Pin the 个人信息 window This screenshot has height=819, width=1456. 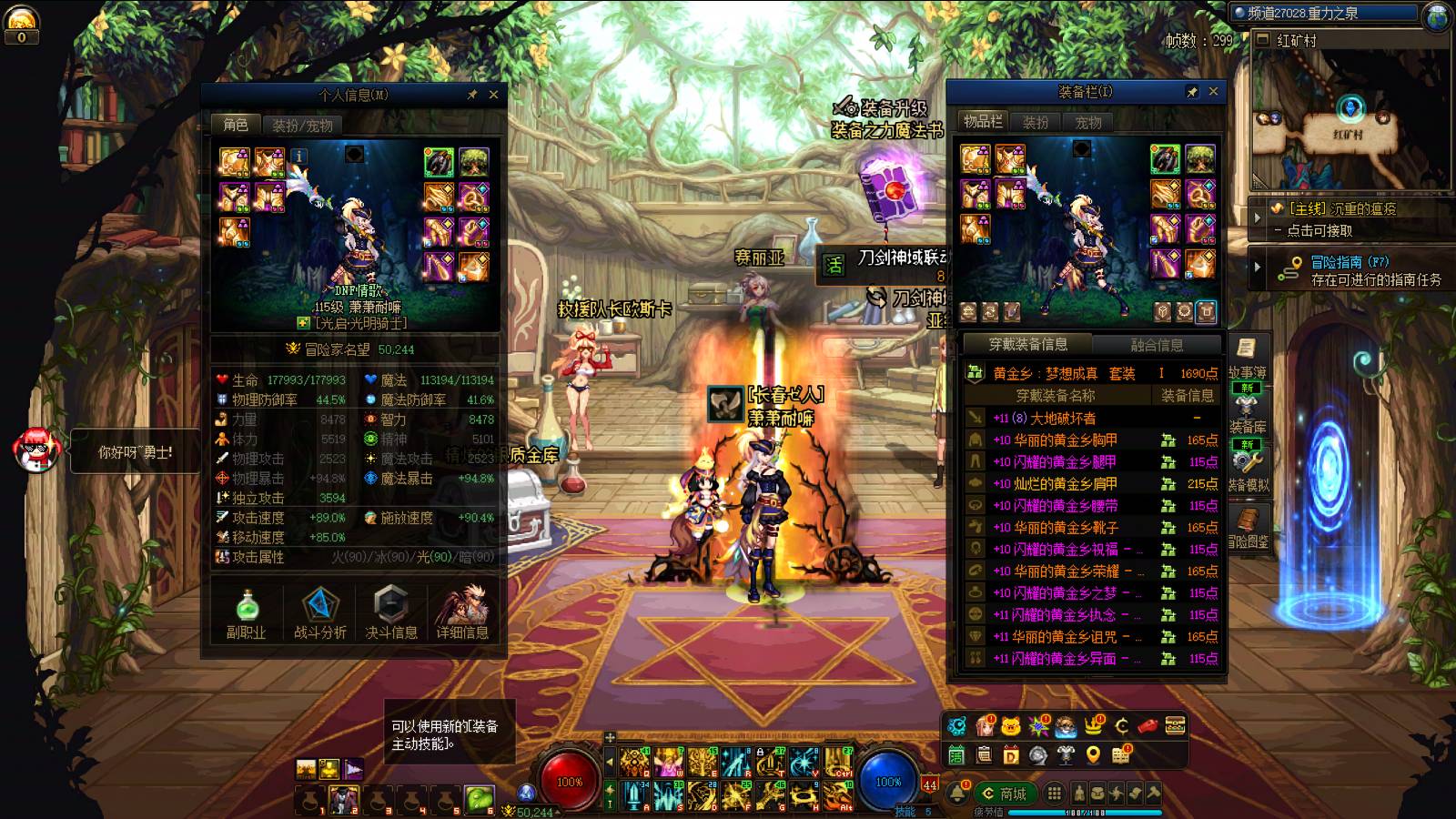472,95
